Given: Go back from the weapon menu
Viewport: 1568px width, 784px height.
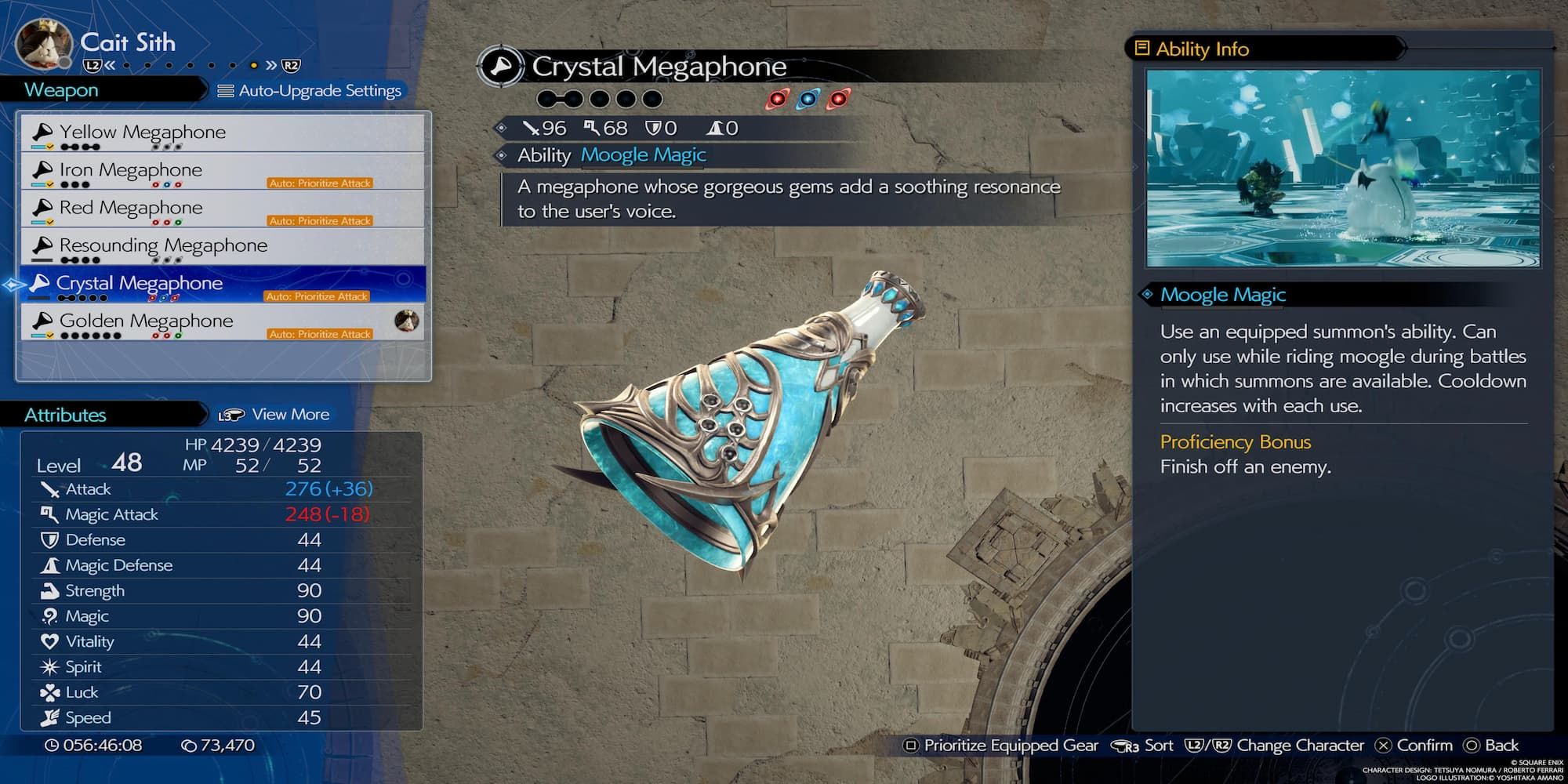Looking at the screenshot, I should (1491, 746).
